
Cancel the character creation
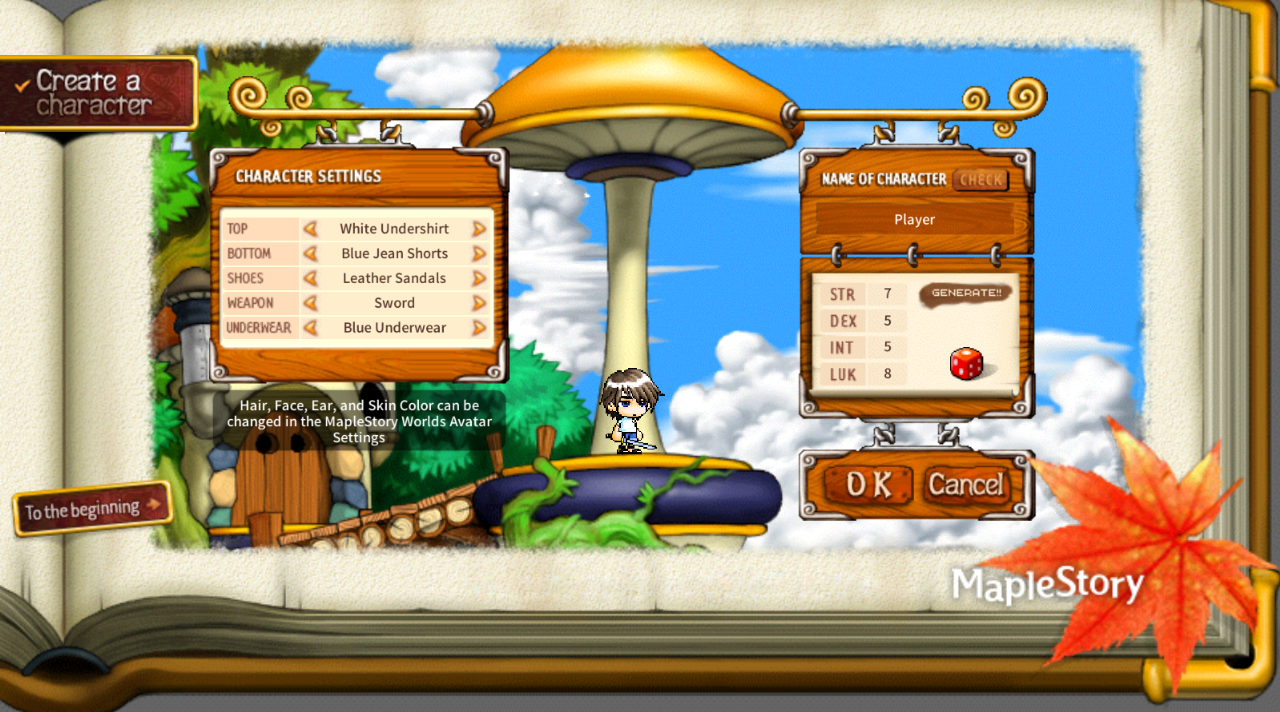coord(965,485)
